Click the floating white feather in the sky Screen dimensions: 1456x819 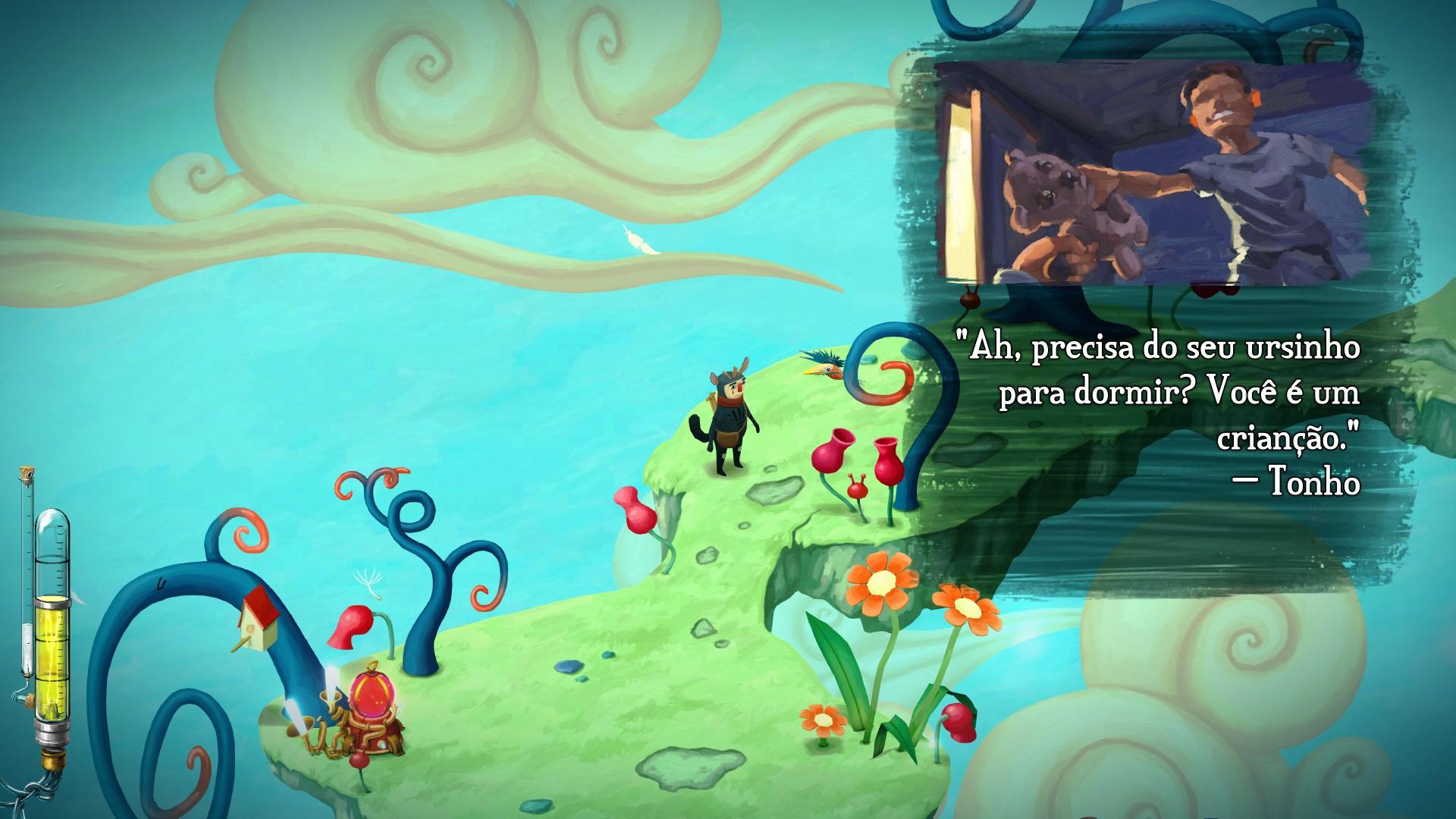[635, 243]
